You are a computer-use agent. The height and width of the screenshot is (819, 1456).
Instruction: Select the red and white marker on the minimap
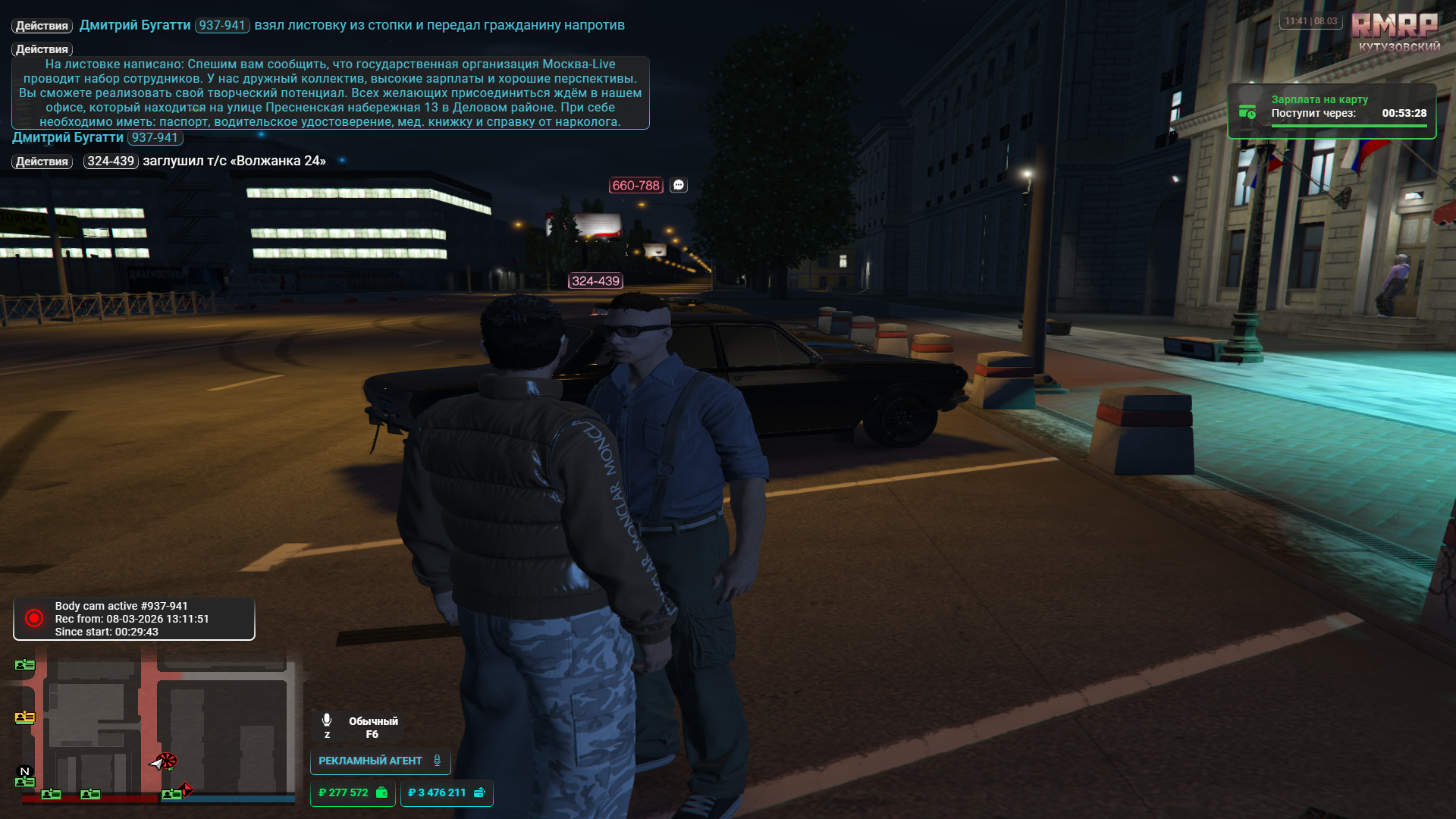point(165,761)
